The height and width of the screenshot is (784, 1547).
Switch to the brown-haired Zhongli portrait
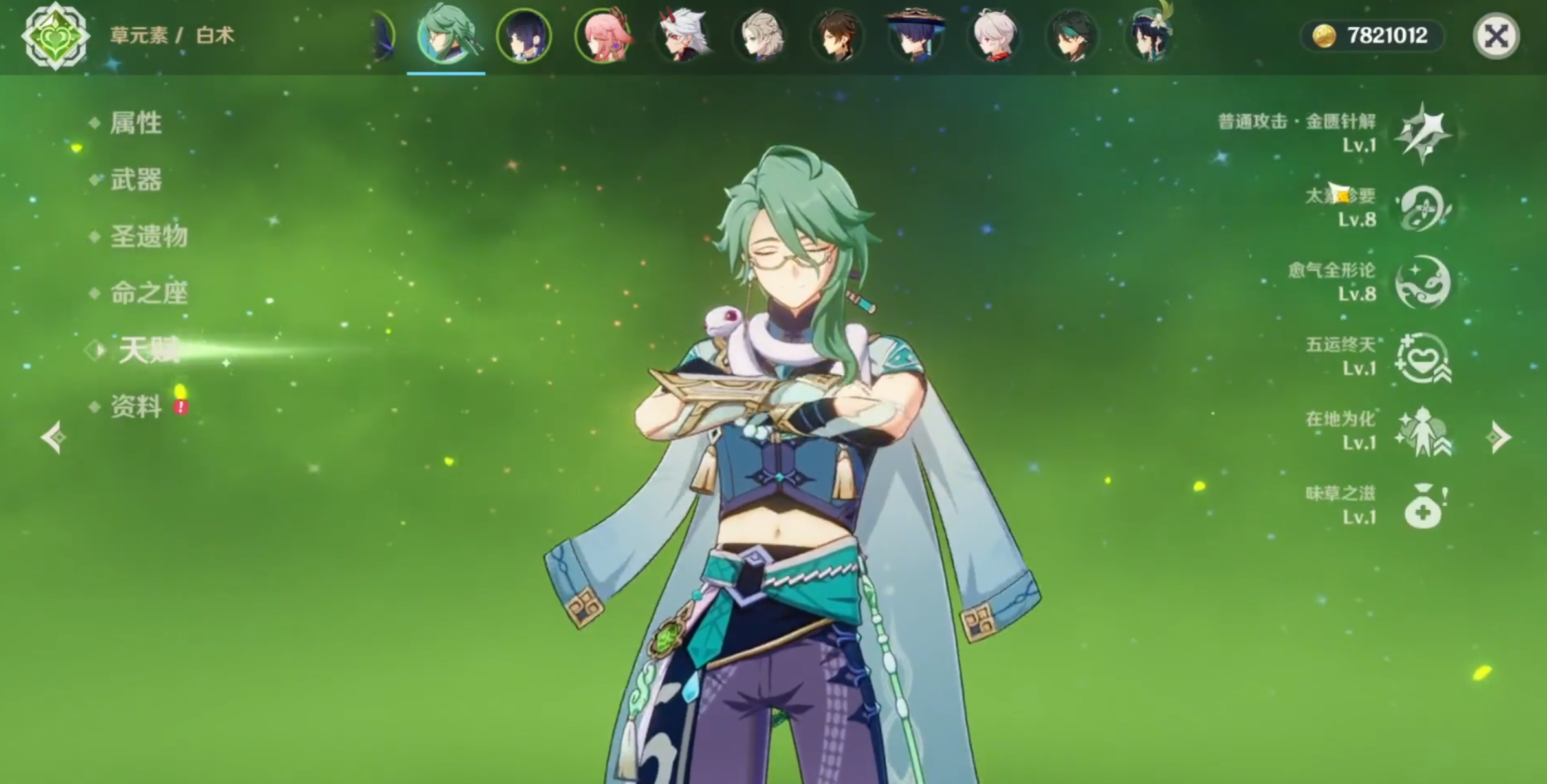coord(837,36)
